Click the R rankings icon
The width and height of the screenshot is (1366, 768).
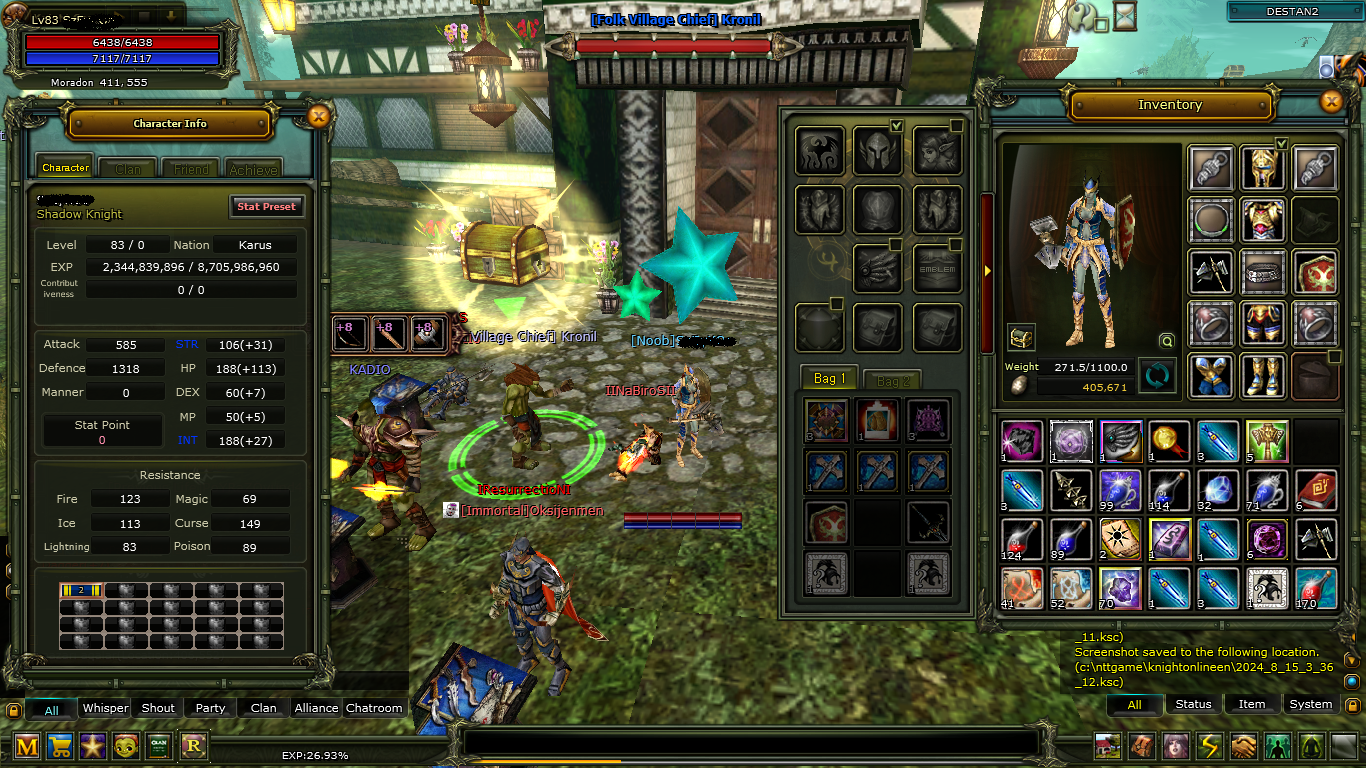point(191,746)
